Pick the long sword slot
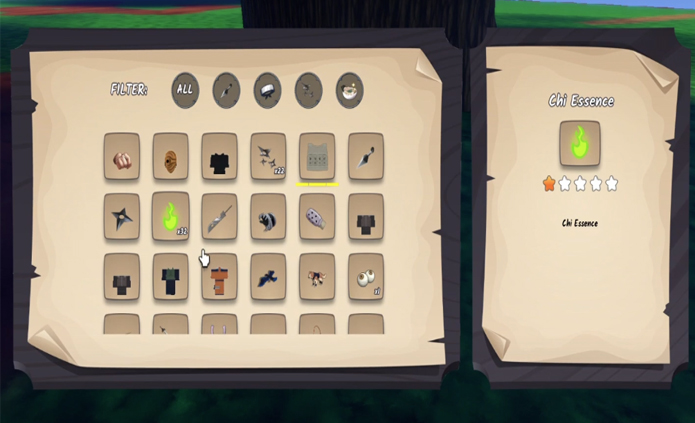 219,216
